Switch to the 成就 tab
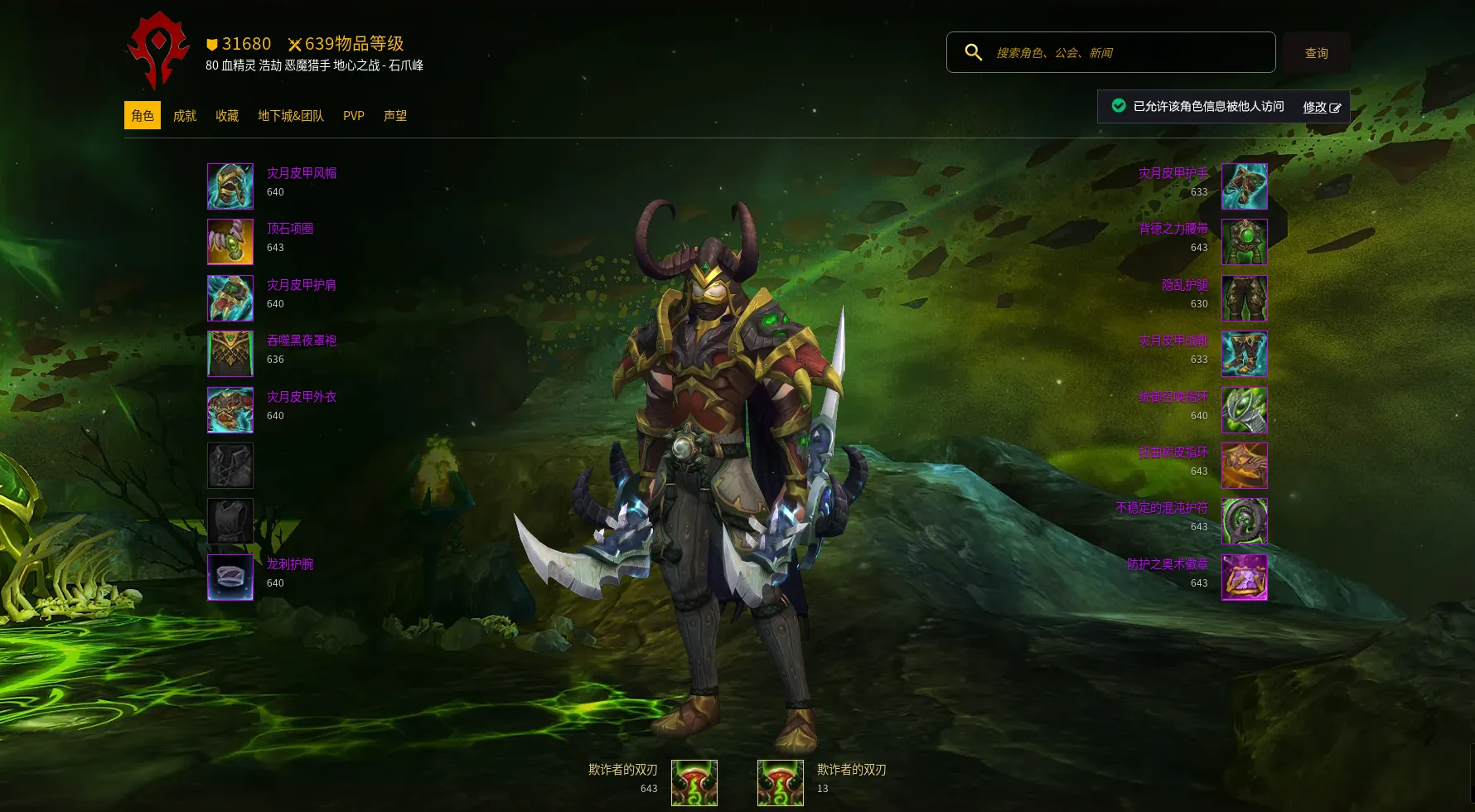1475x812 pixels. click(x=185, y=116)
